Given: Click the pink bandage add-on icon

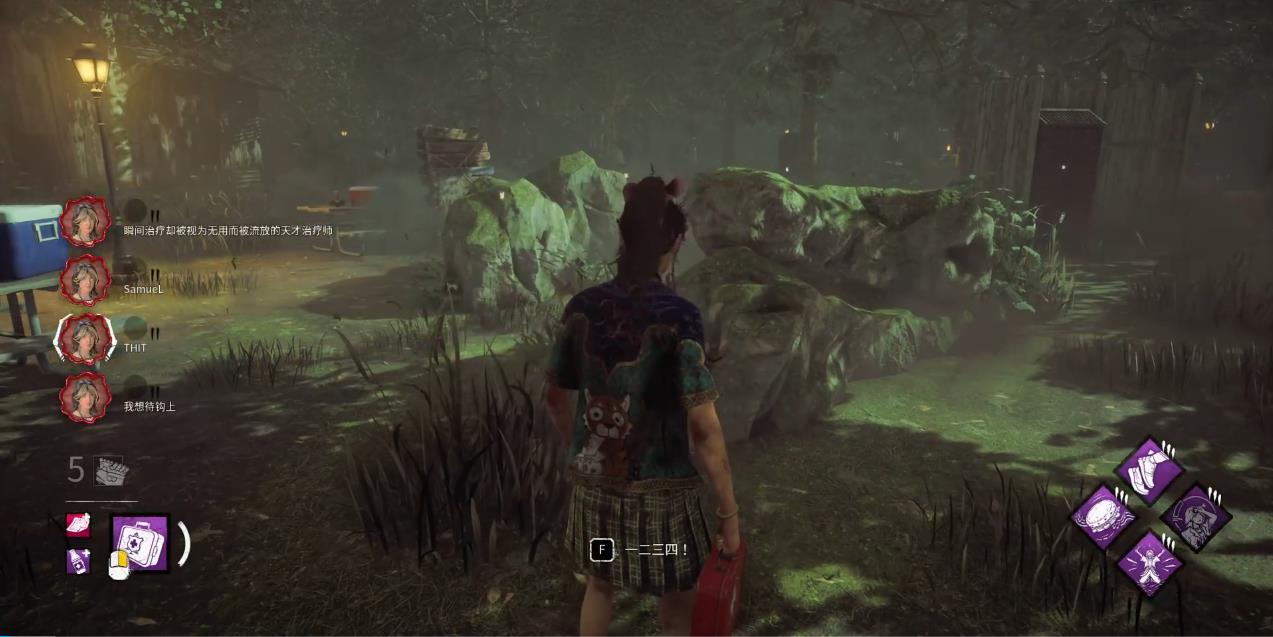Looking at the screenshot, I should pos(78,525).
